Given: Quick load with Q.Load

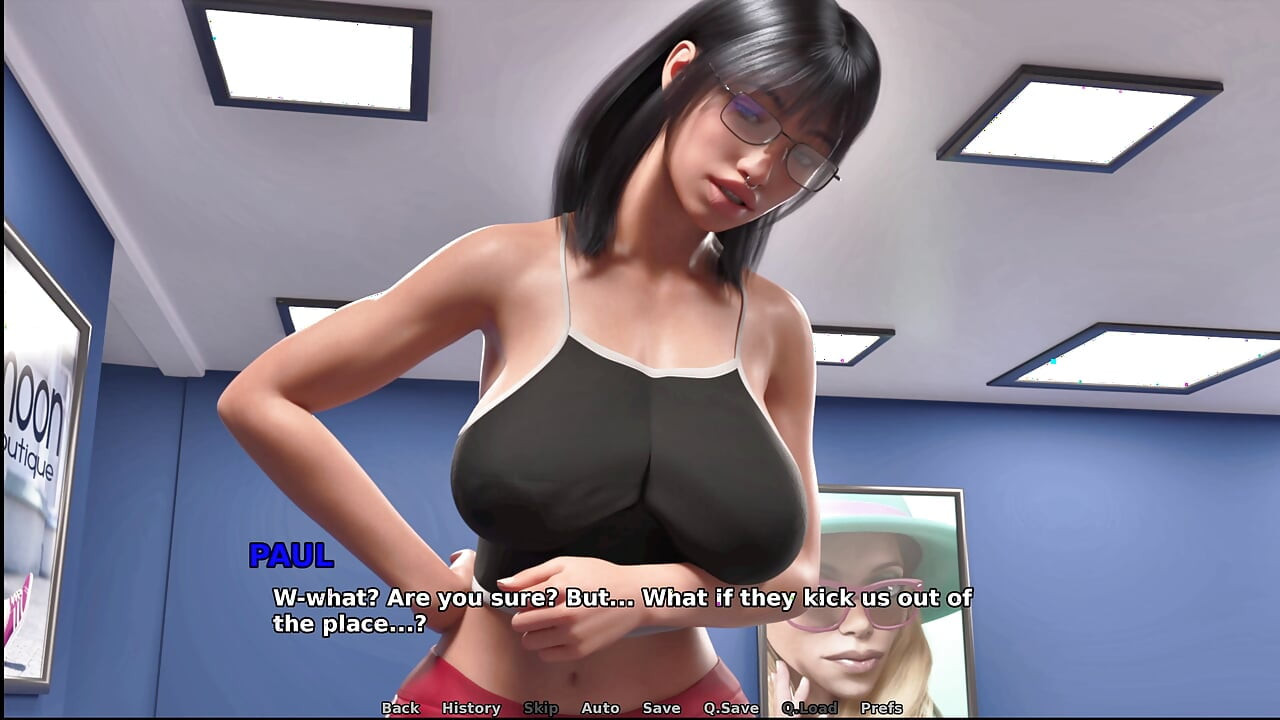Looking at the screenshot, I should coord(809,708).
